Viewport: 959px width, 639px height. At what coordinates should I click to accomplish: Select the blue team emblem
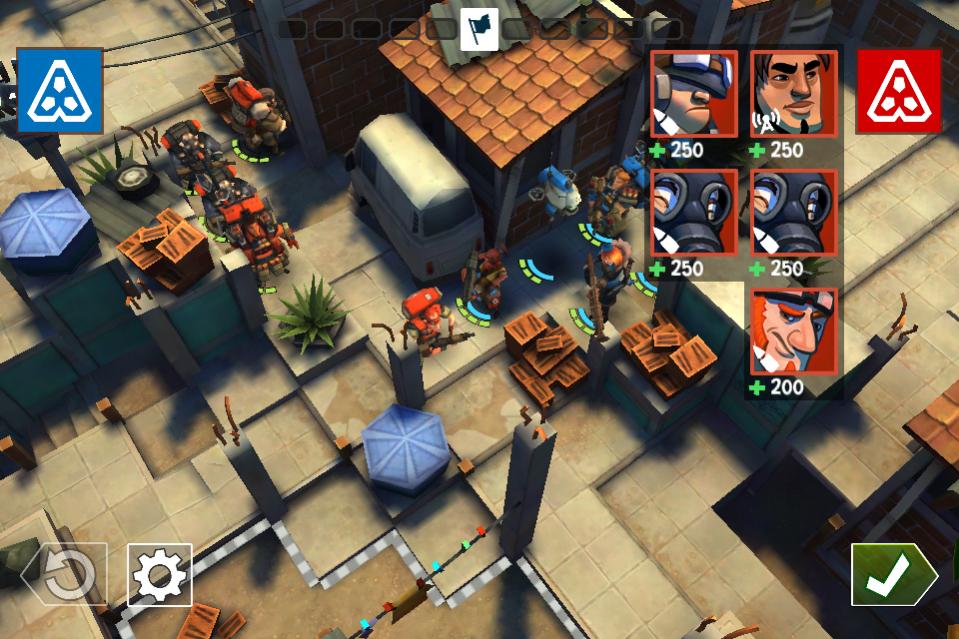[x=60, y=91]
